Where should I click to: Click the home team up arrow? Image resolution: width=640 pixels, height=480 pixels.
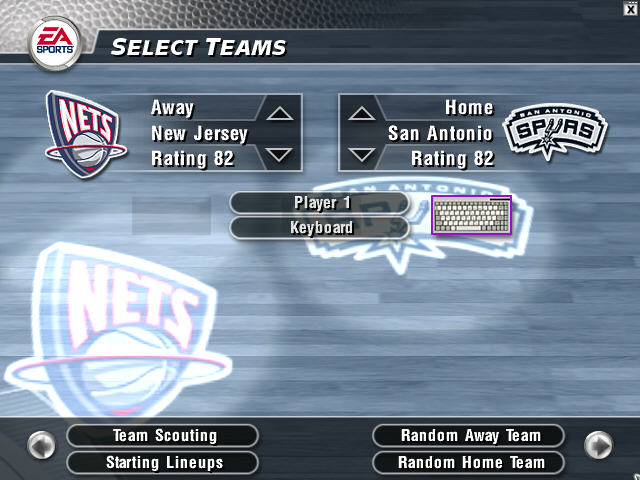361,112
